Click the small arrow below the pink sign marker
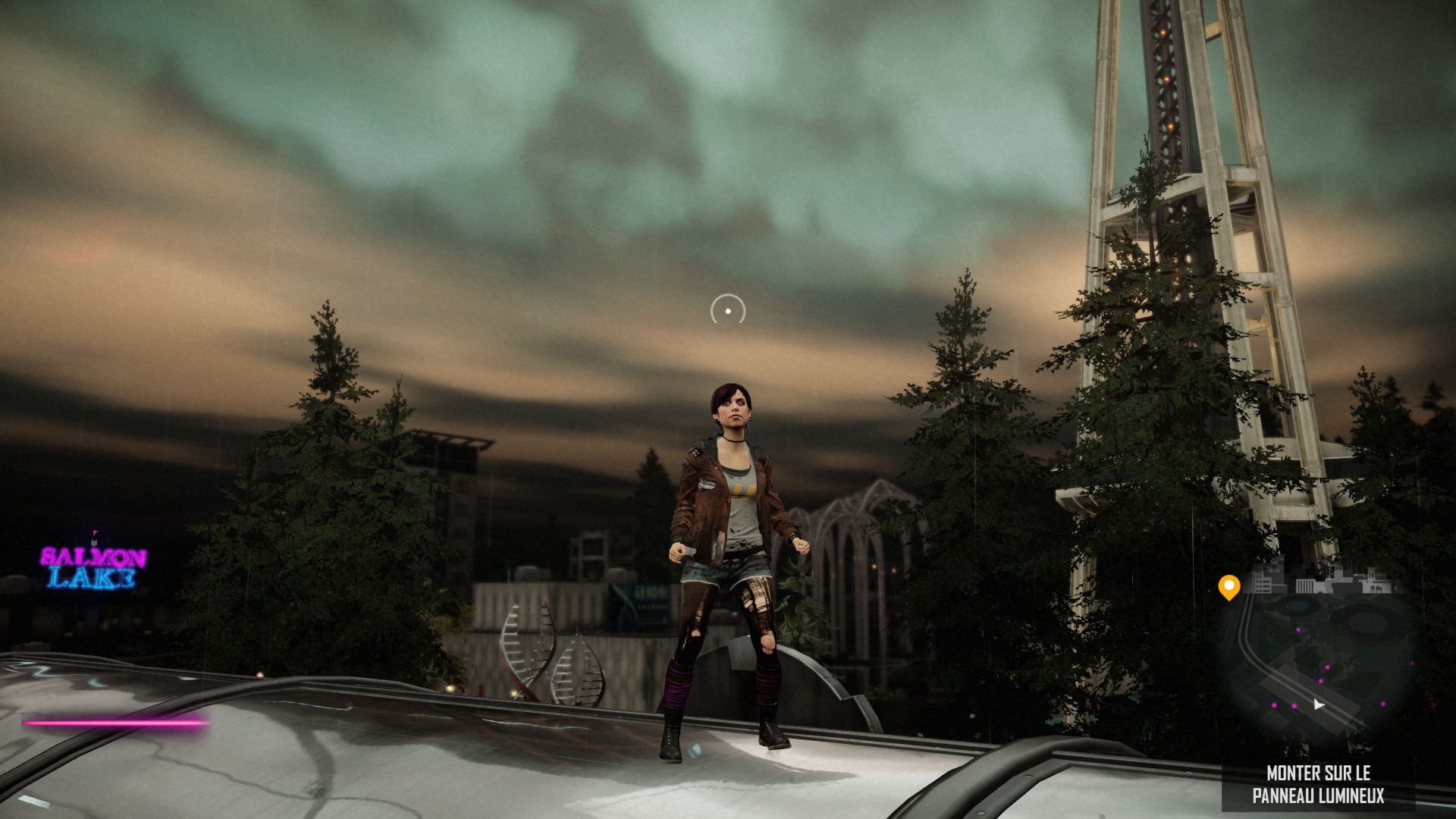 (94, 543)
